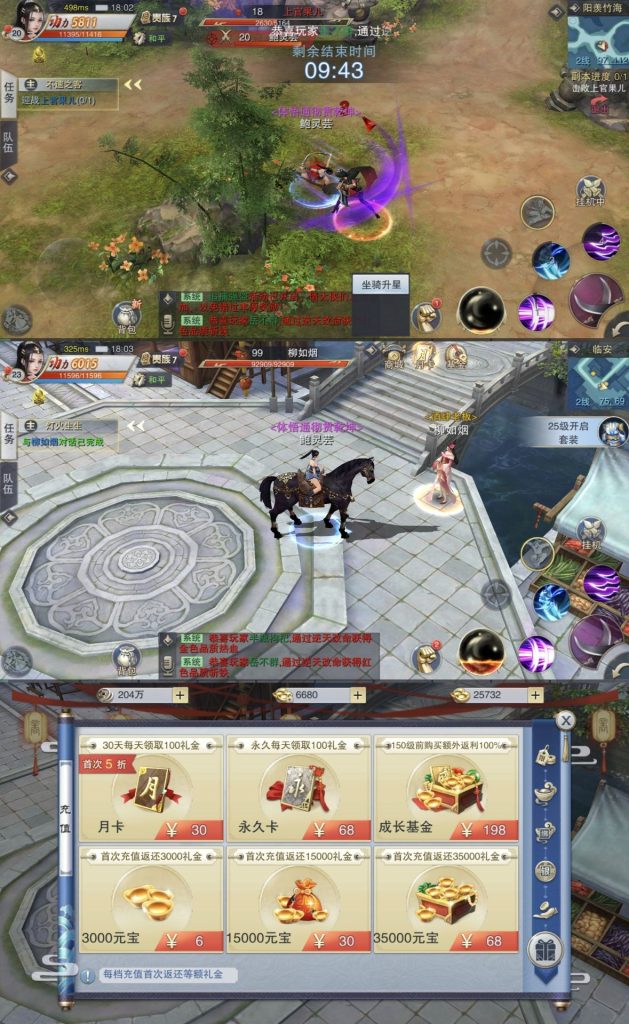Image resolution: width=629 pixels, height=1024 pixels.
Task: Open the 阳奏竹海 minimap
Action: coord(597,40)
